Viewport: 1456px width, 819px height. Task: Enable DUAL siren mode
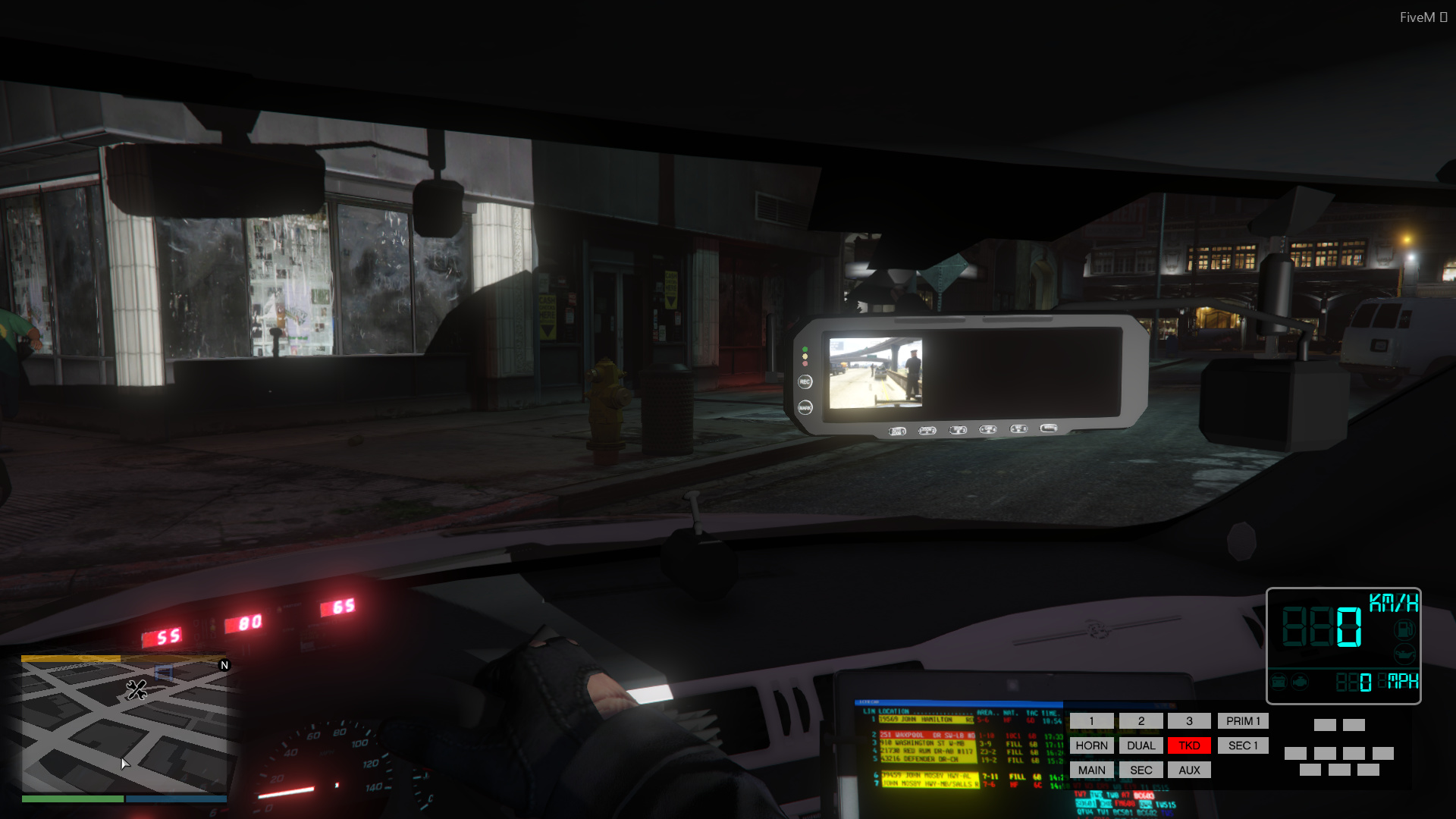(1141, 745)
